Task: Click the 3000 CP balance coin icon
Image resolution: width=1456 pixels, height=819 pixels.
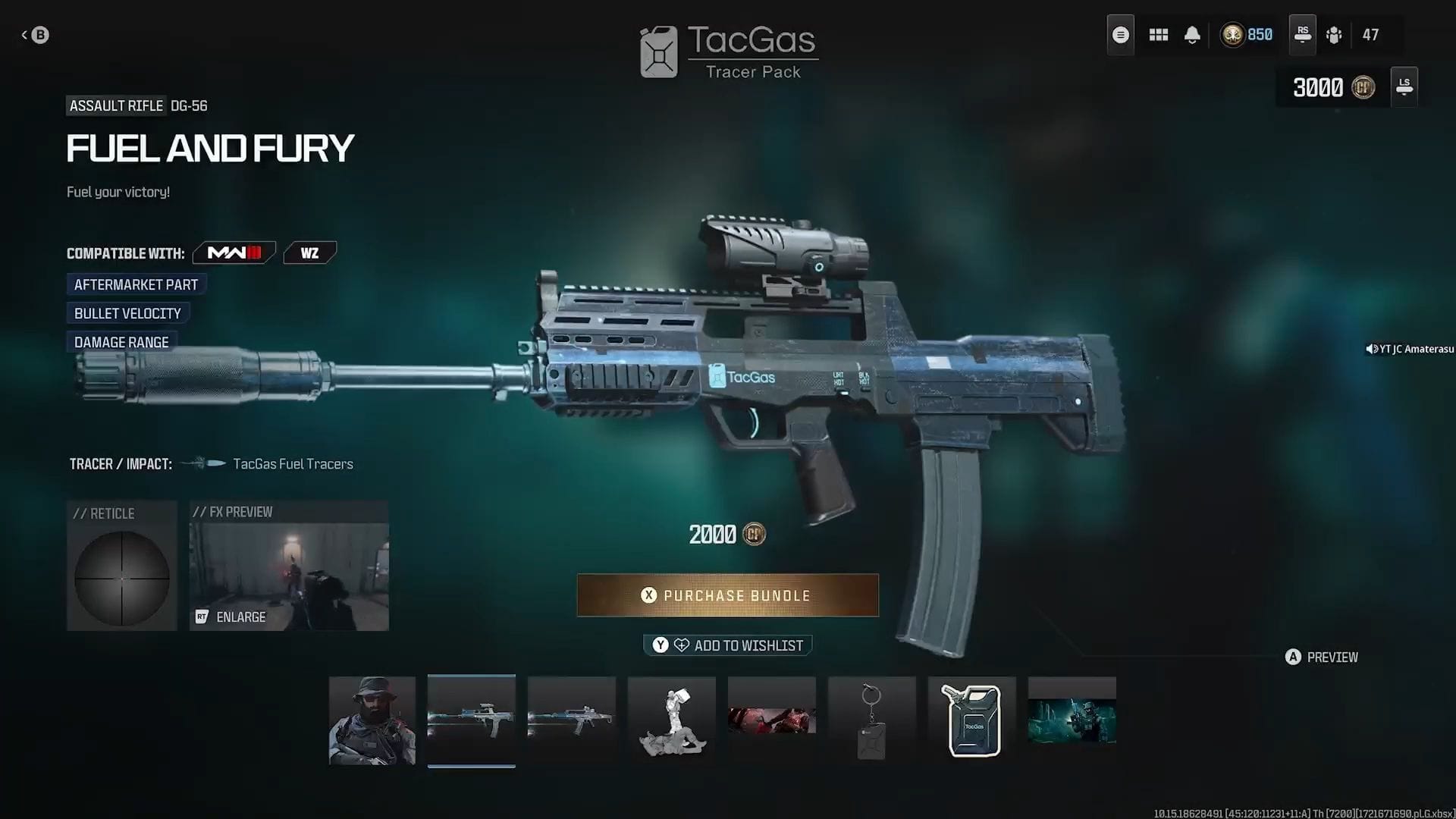Action: click(x=1363, y=87)
